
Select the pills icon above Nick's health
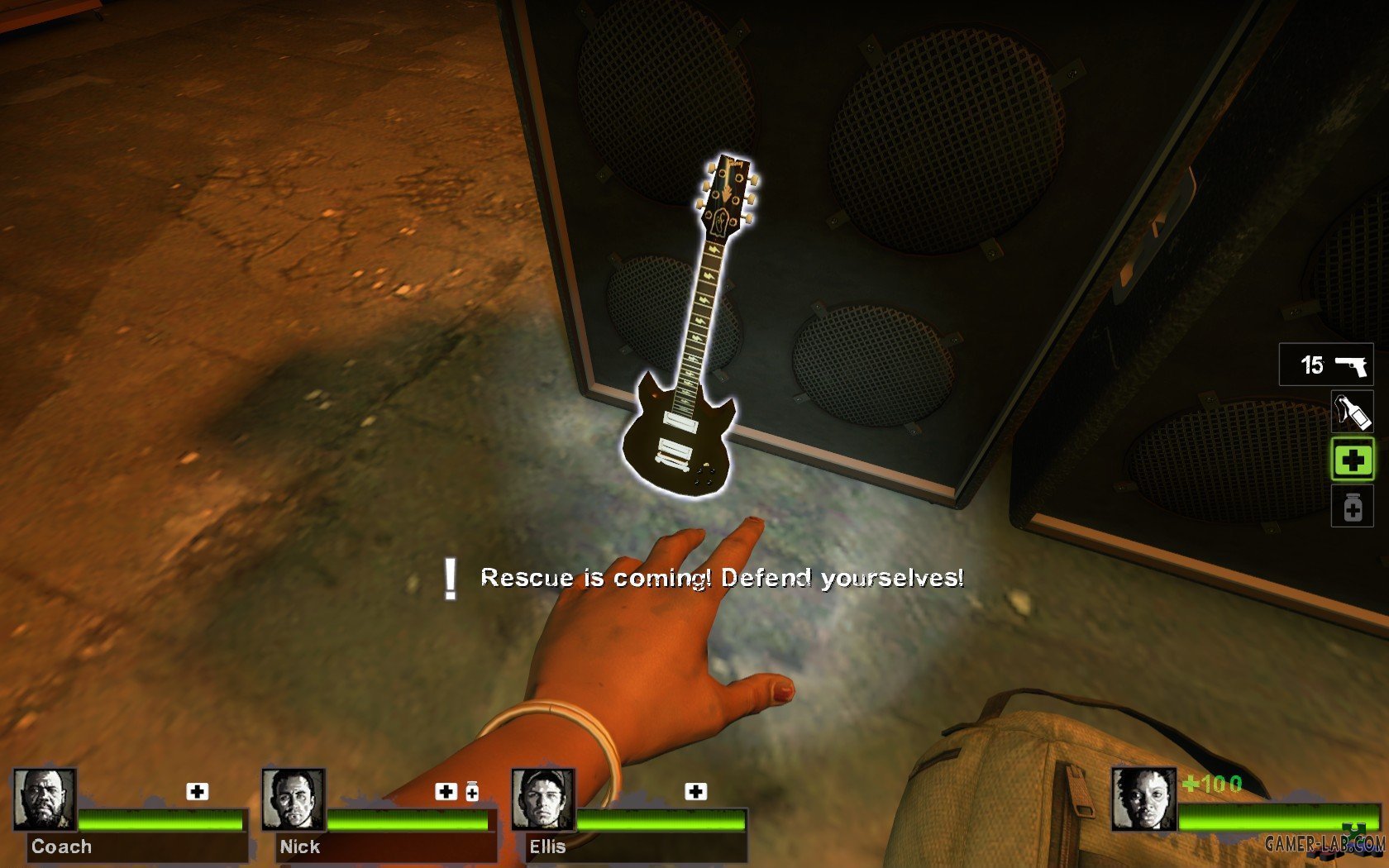coord(472,791)
